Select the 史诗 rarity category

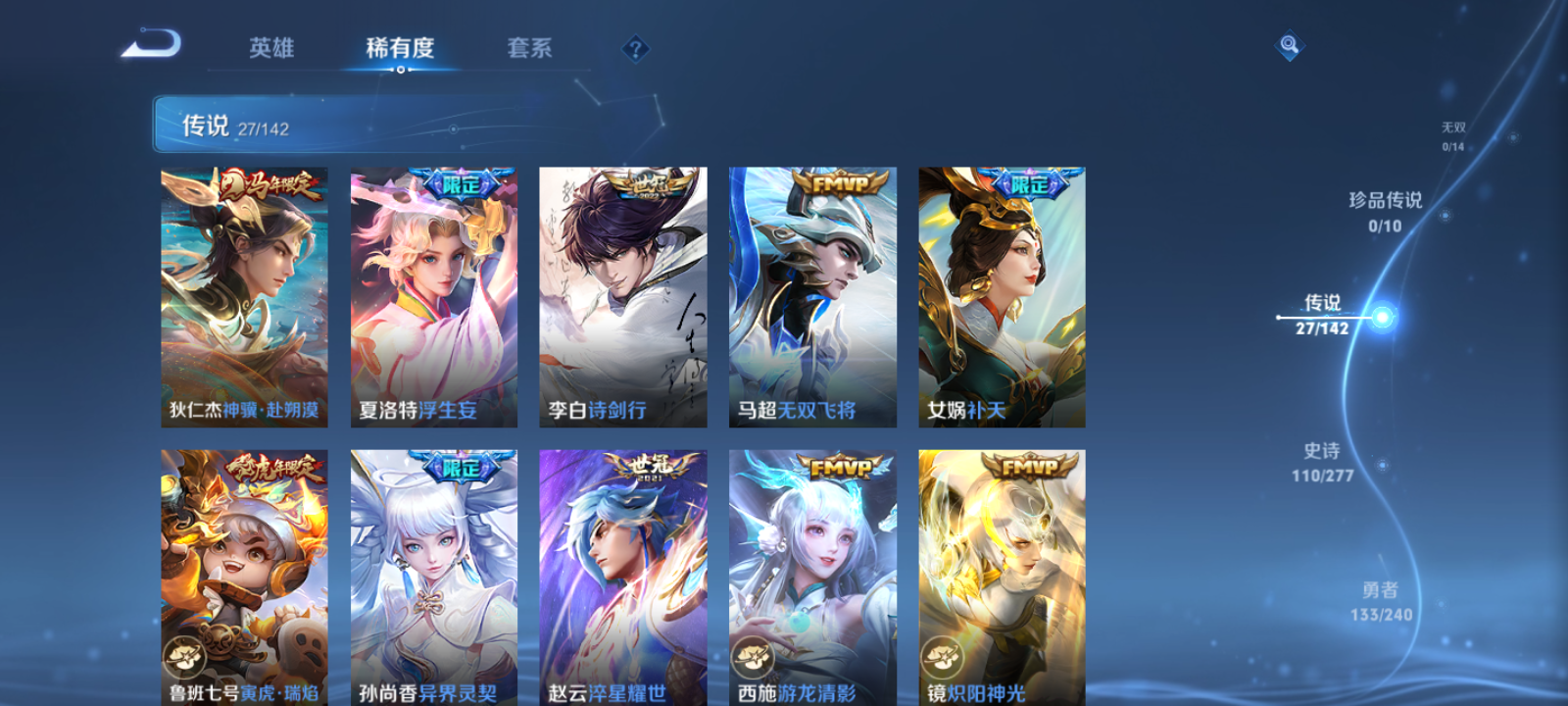pos(1322,461)
